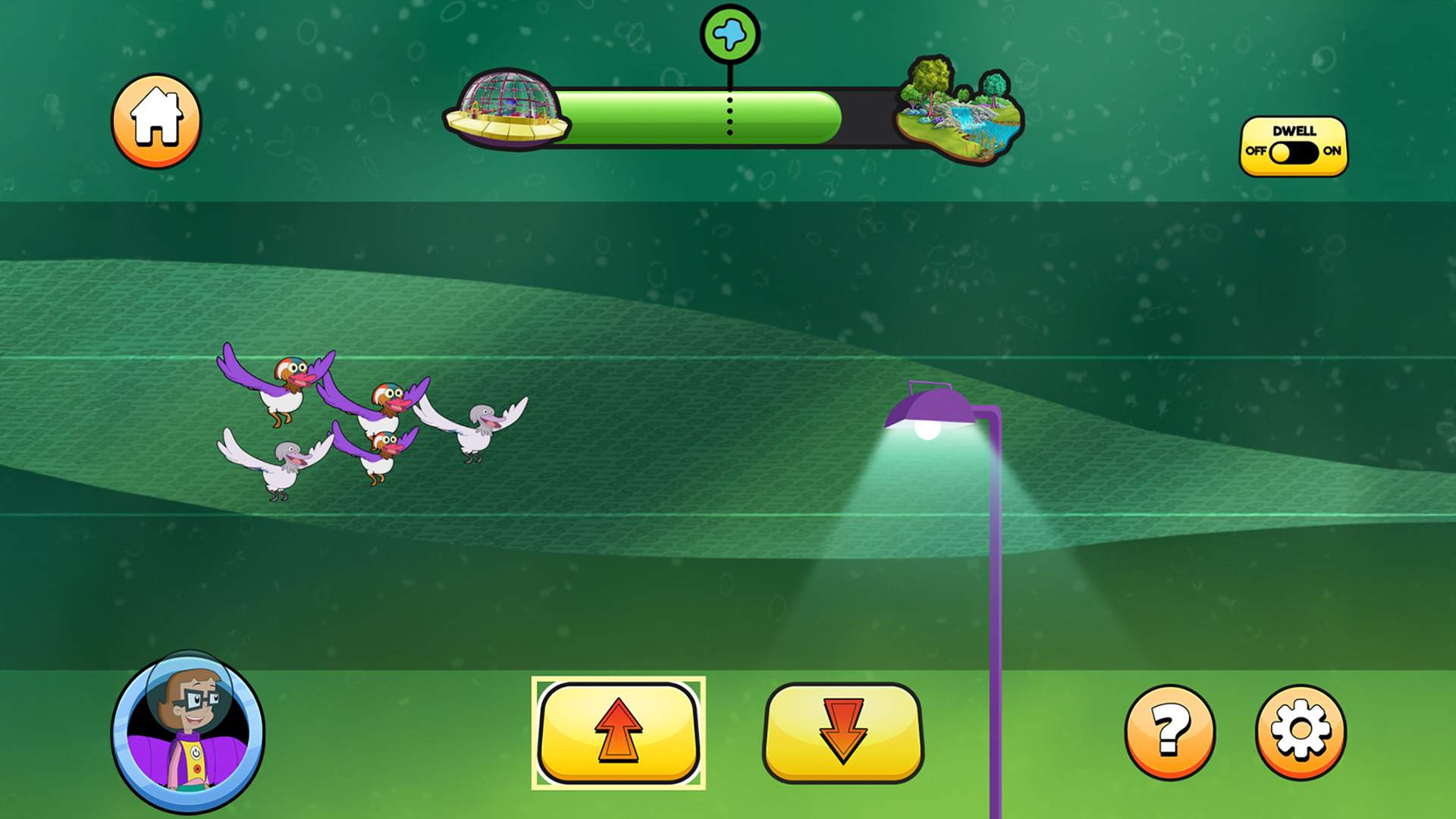Open the question mark help
This screenshot has width=1456, height=819.
pos(1169,732)
